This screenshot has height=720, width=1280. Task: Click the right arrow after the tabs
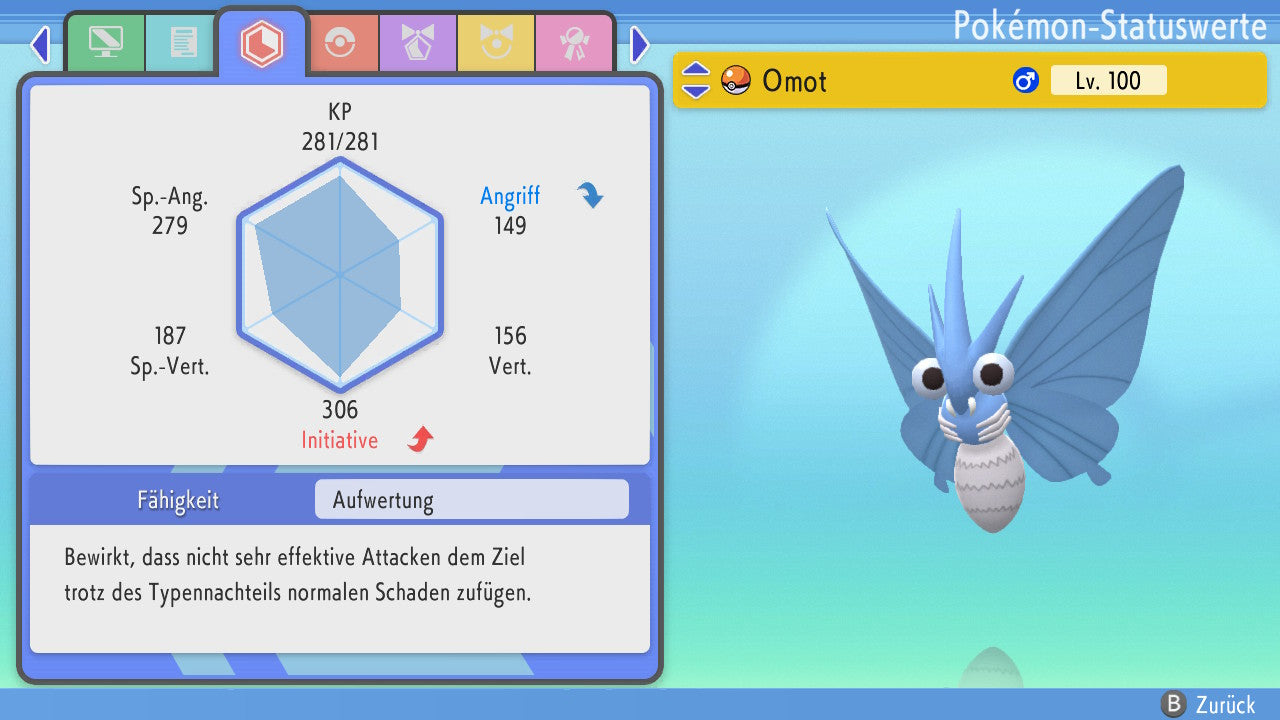click(x=640, y=44)
